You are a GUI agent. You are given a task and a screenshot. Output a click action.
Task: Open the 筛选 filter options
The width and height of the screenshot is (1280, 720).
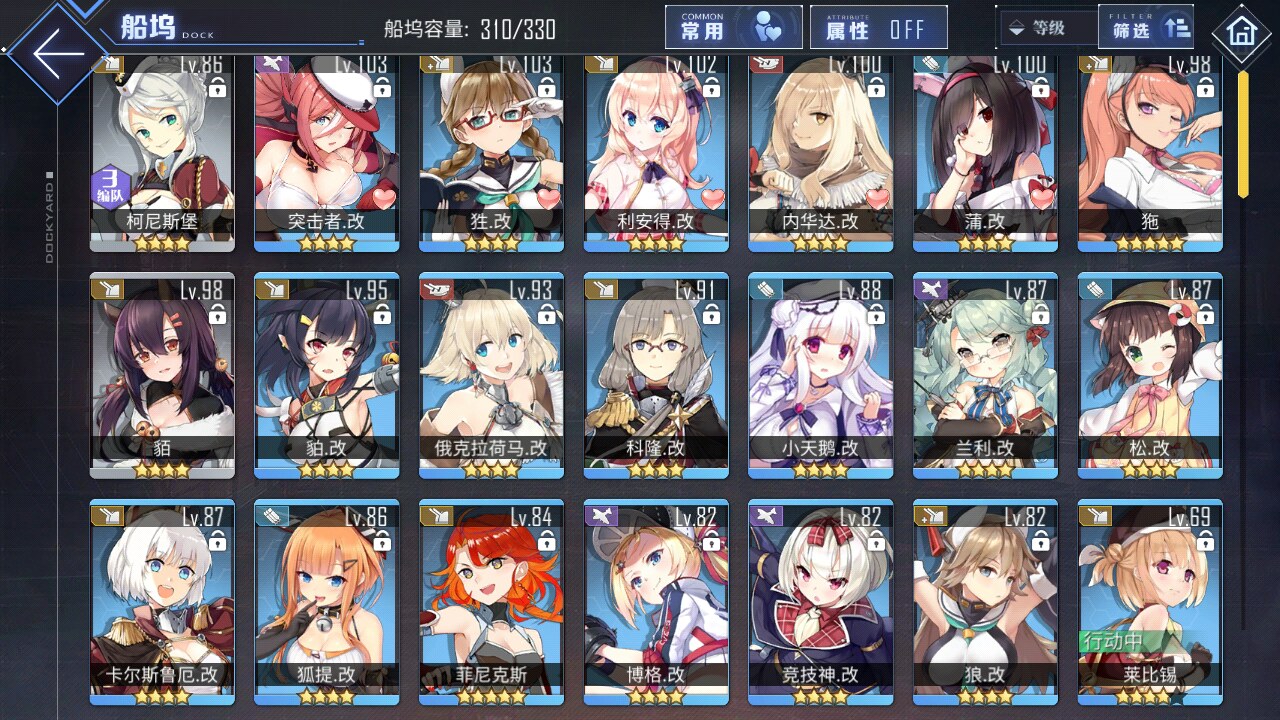point(1146,28)
